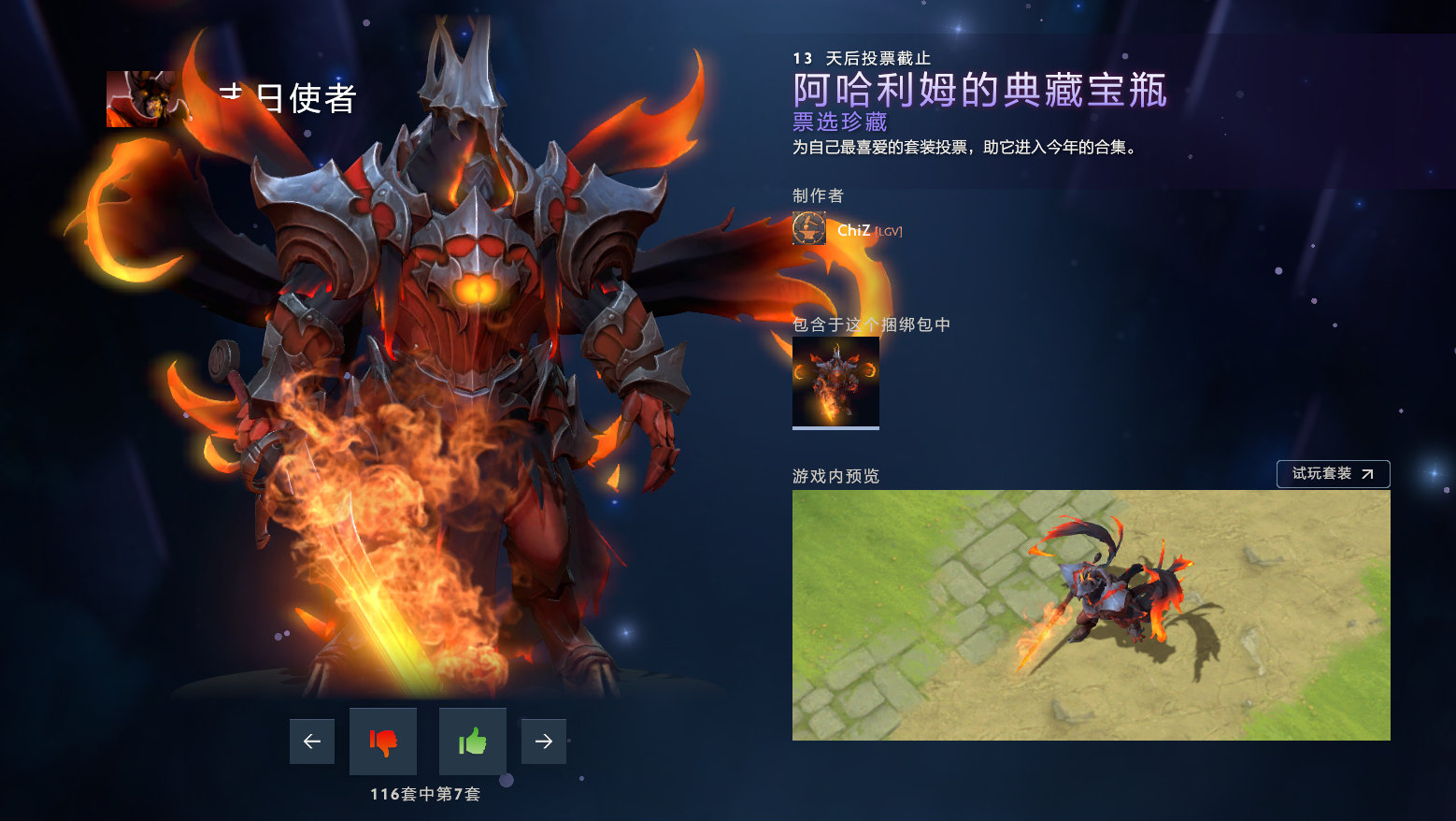Screen dimensions: 1456x821
Task: Give a thumbs up to this set
Action: coord(472,741)
